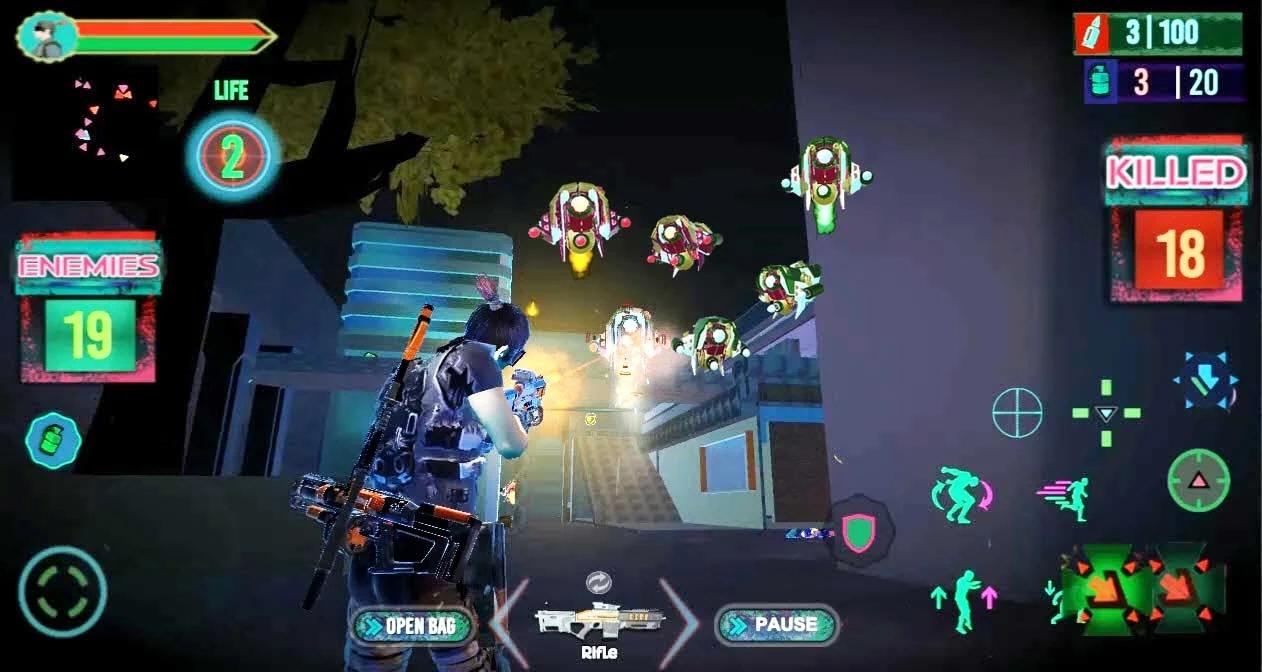Tap the green circle with pink triangle
1262x672 pixels.
[x=1198, y=480]
